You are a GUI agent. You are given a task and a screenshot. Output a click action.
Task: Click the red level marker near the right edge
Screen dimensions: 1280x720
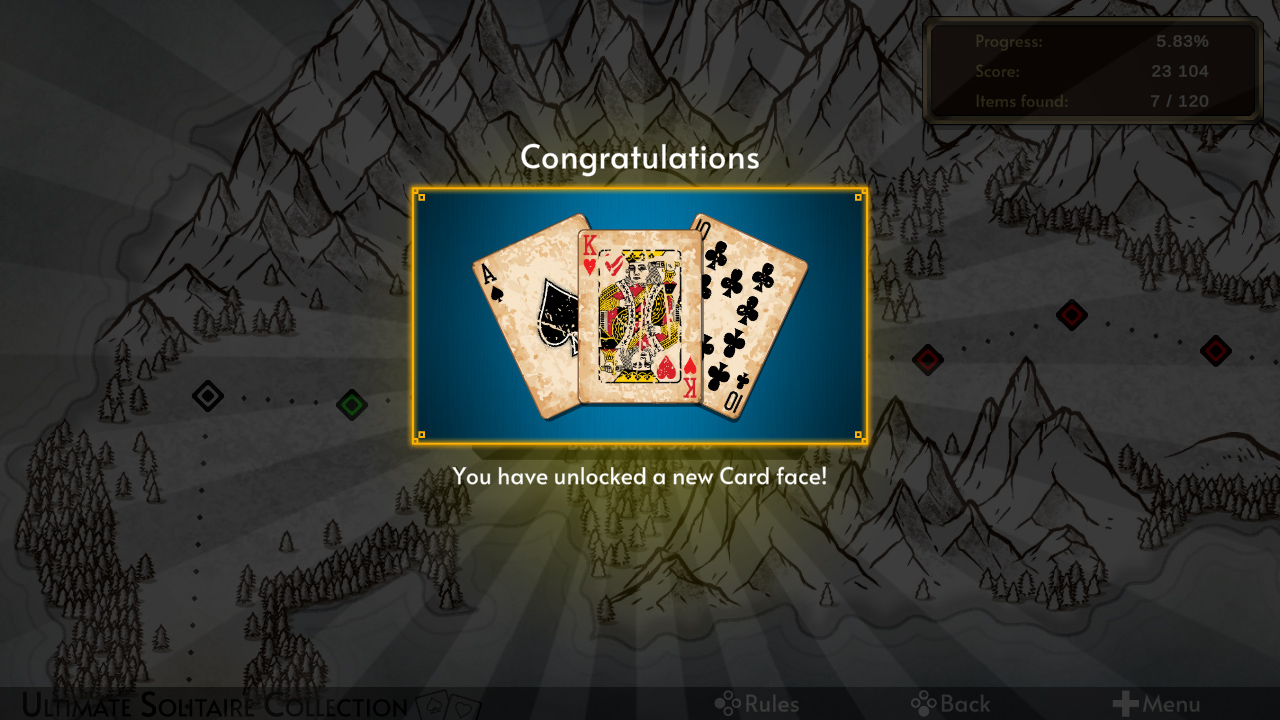(1216, 351)
